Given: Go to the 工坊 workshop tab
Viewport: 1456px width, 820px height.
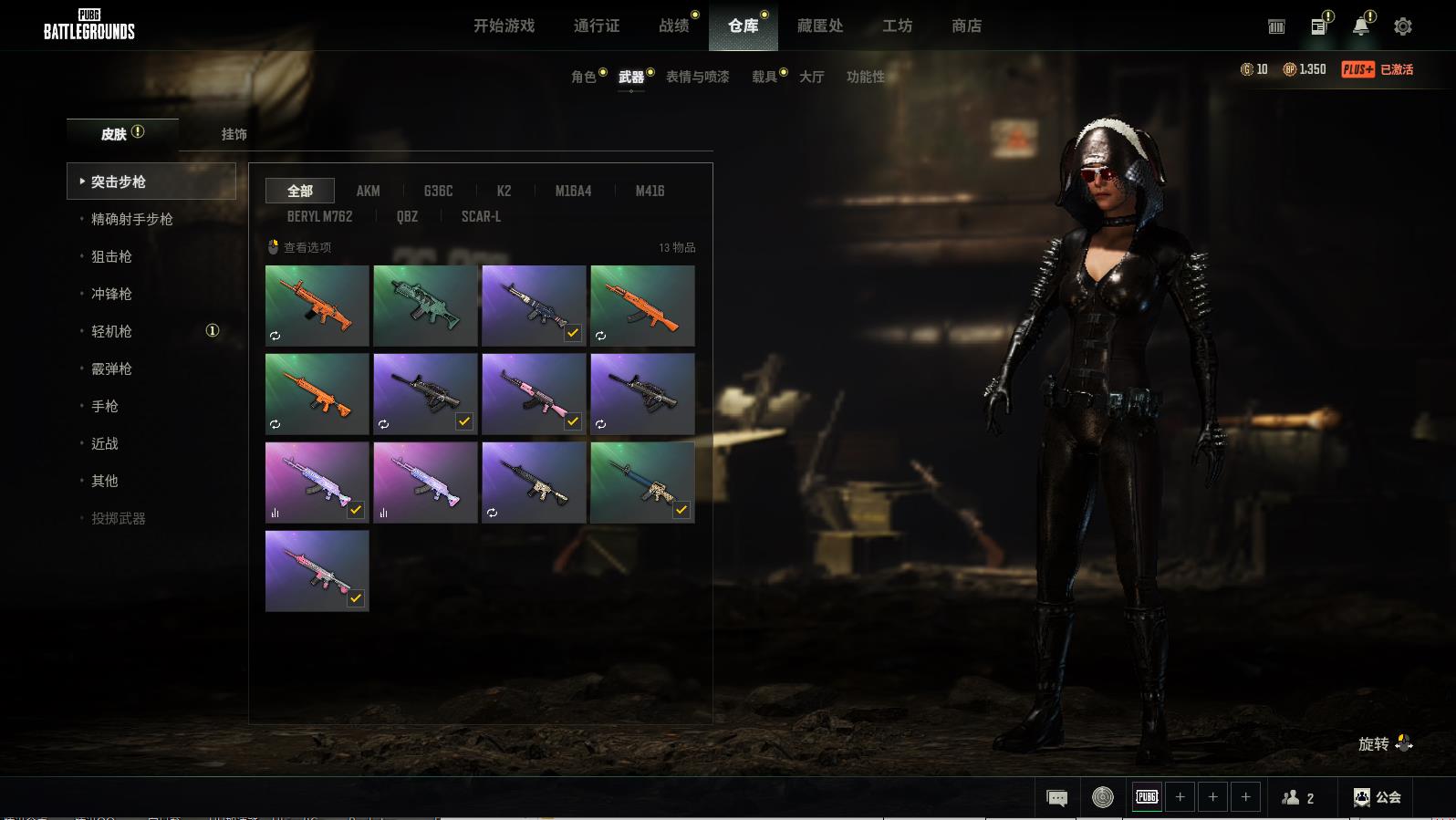Looking at the screenshot, I should [897, 26].
